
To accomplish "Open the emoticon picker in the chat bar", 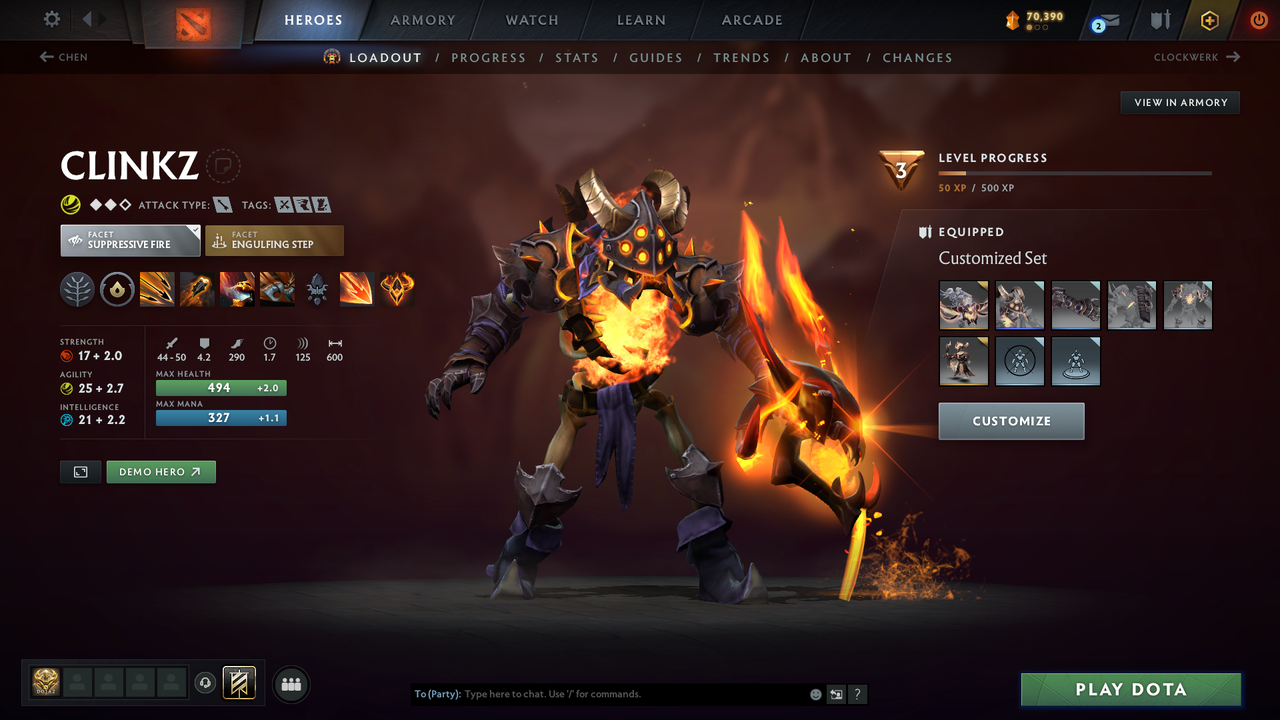I will (815, 694).
